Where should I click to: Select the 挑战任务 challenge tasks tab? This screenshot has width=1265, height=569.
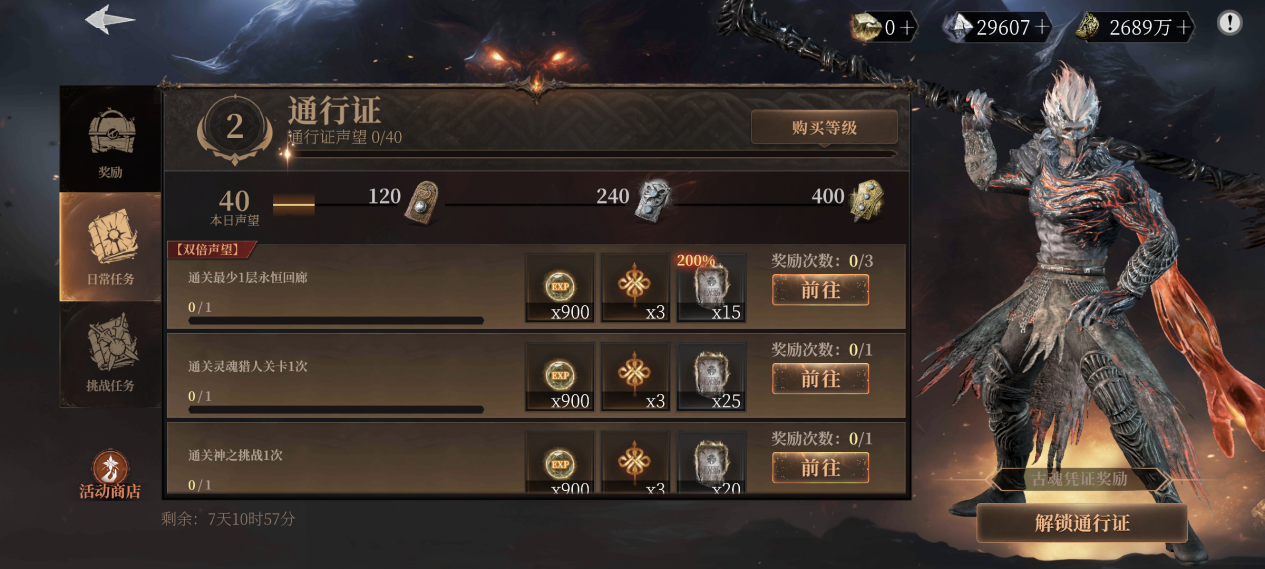coord(110,356)
